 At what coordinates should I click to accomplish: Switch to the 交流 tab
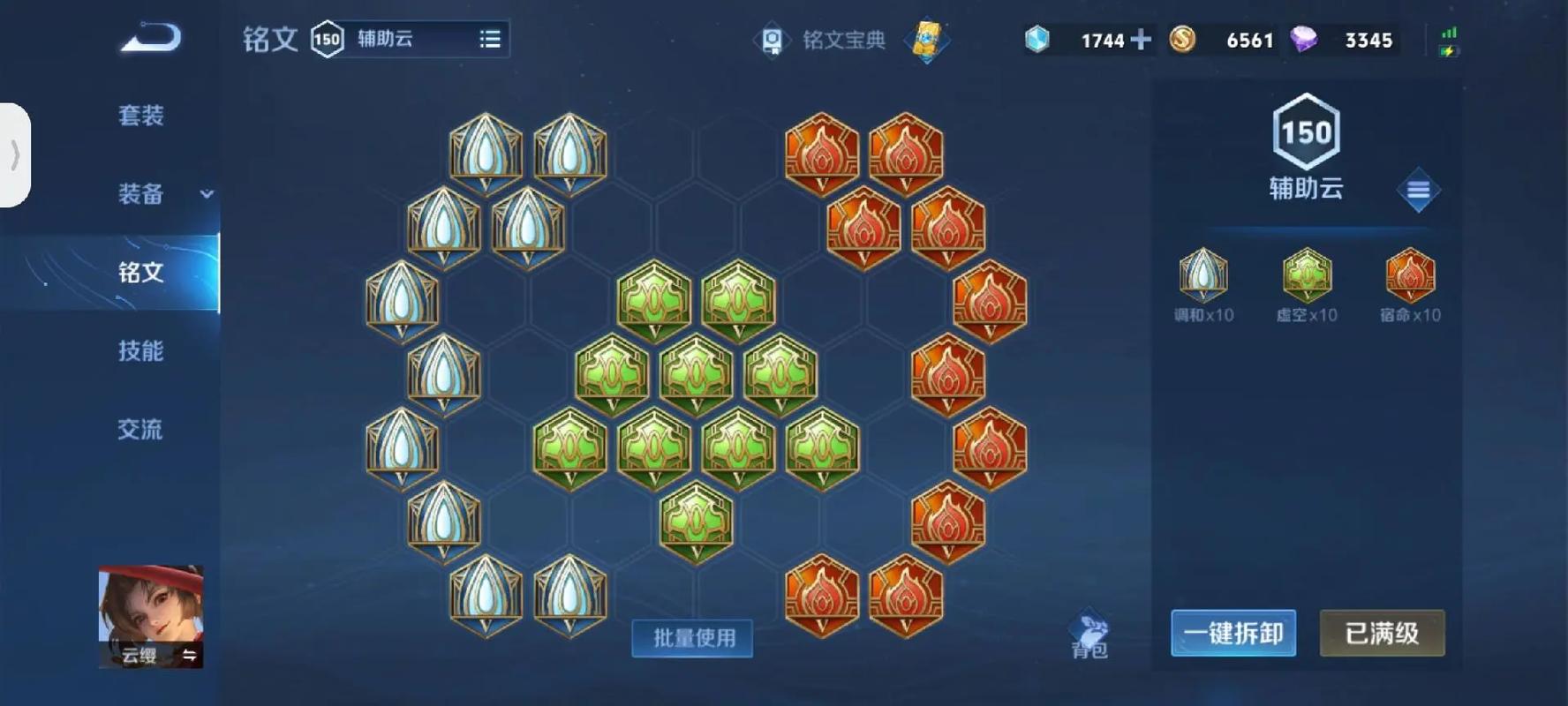(x=141, y=430)
